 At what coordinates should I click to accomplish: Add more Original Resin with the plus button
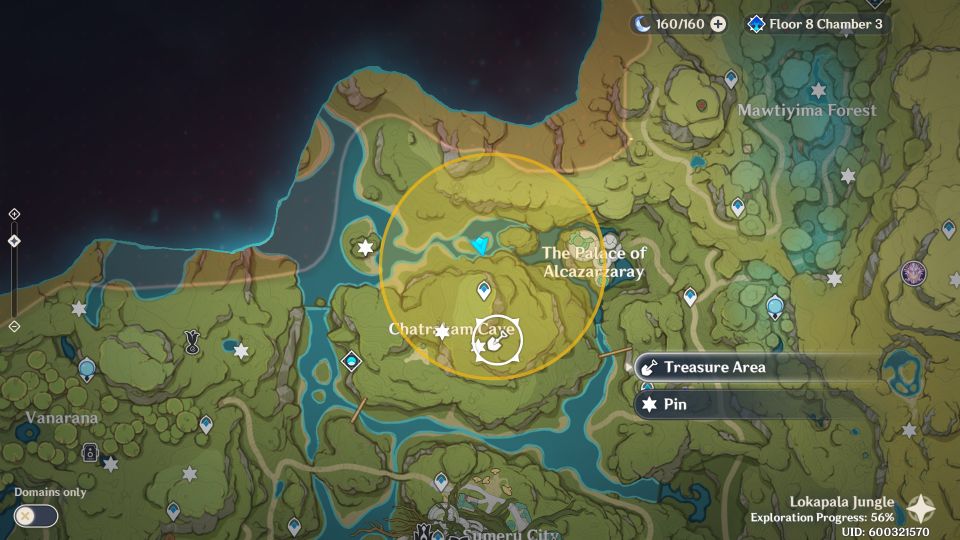[x=718, y=24]
